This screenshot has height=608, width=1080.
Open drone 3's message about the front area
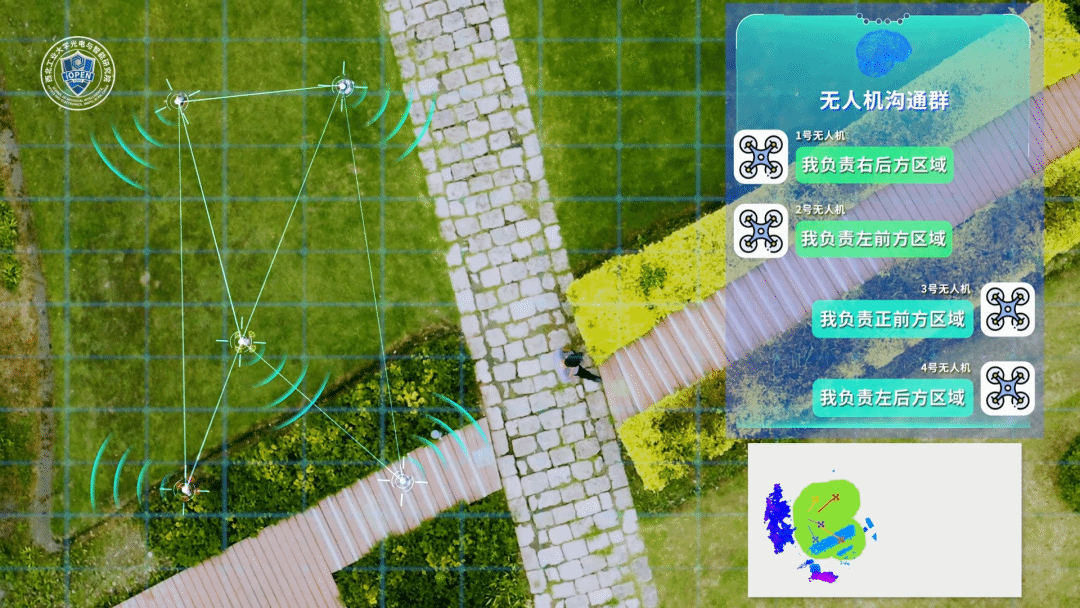892,319
